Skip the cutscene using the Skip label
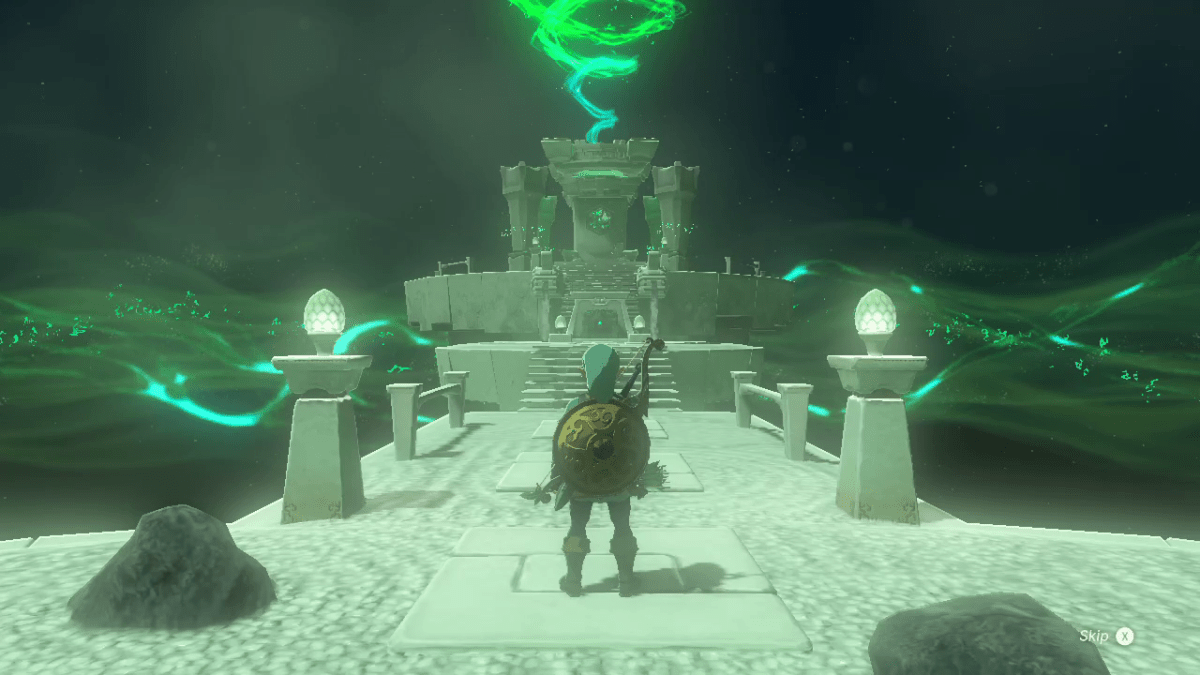 click(x=1093, y=636)
